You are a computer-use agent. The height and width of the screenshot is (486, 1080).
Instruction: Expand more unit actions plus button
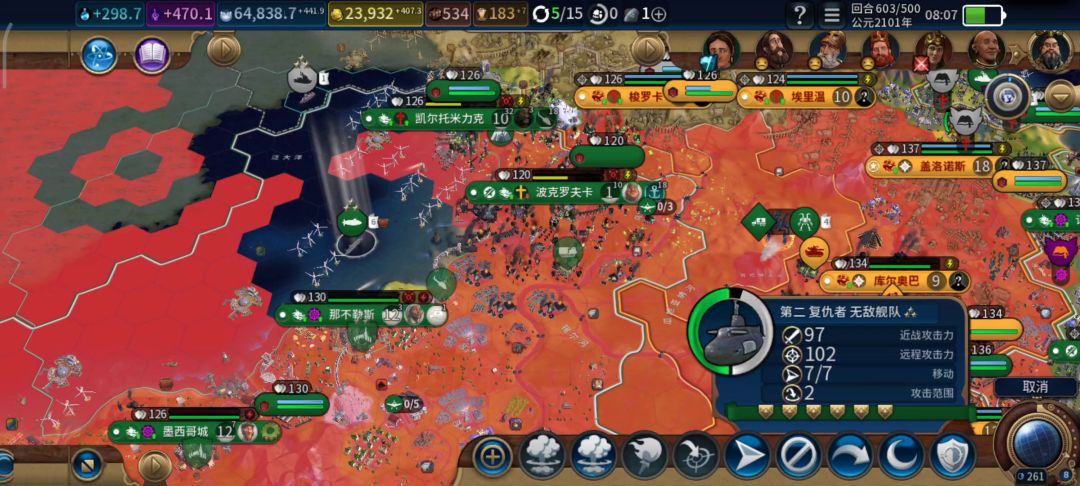(492, 456)
